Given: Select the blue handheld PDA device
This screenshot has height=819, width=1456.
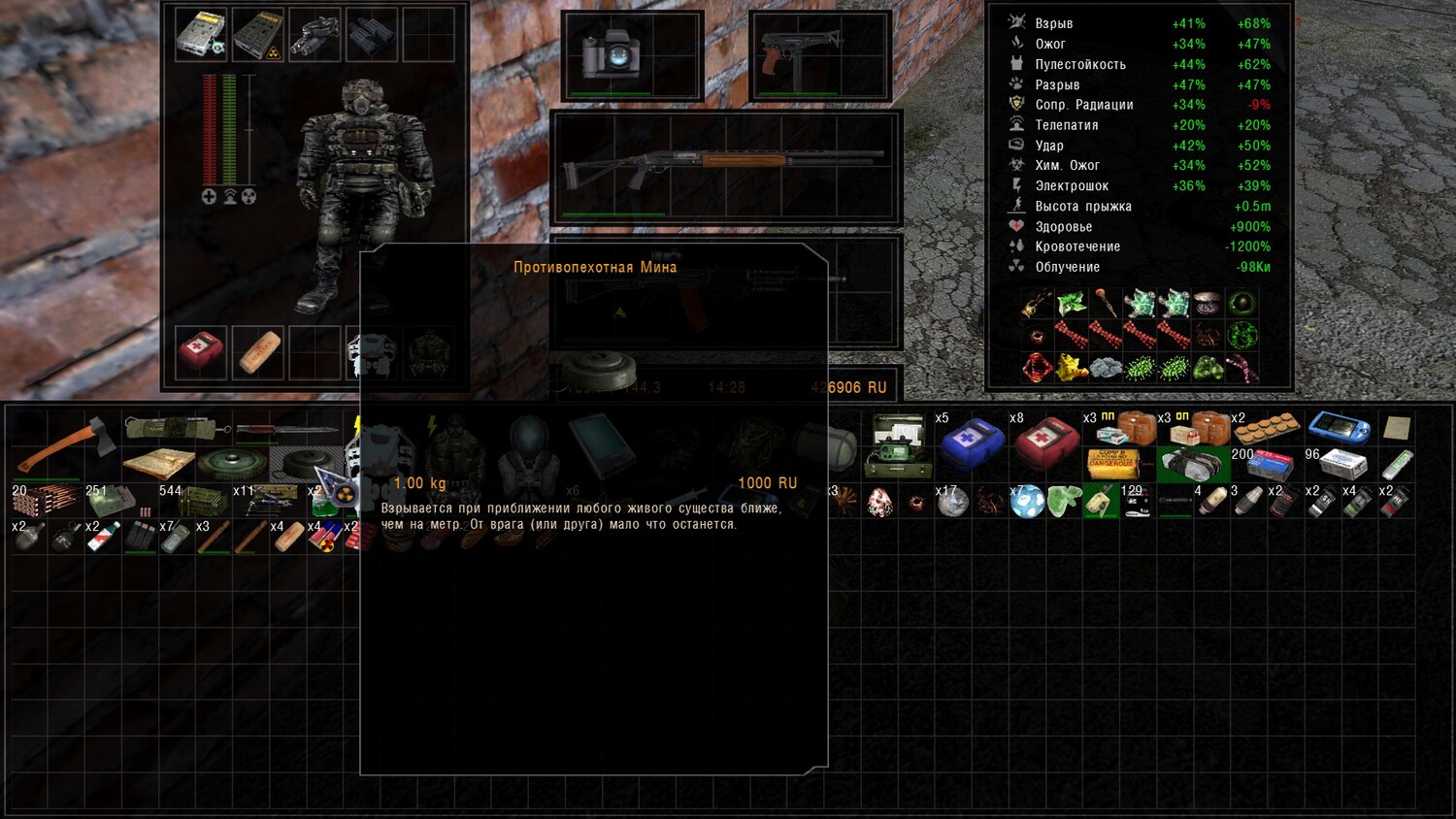Looking at the screenshot, I should click(x=1339, y=427).
